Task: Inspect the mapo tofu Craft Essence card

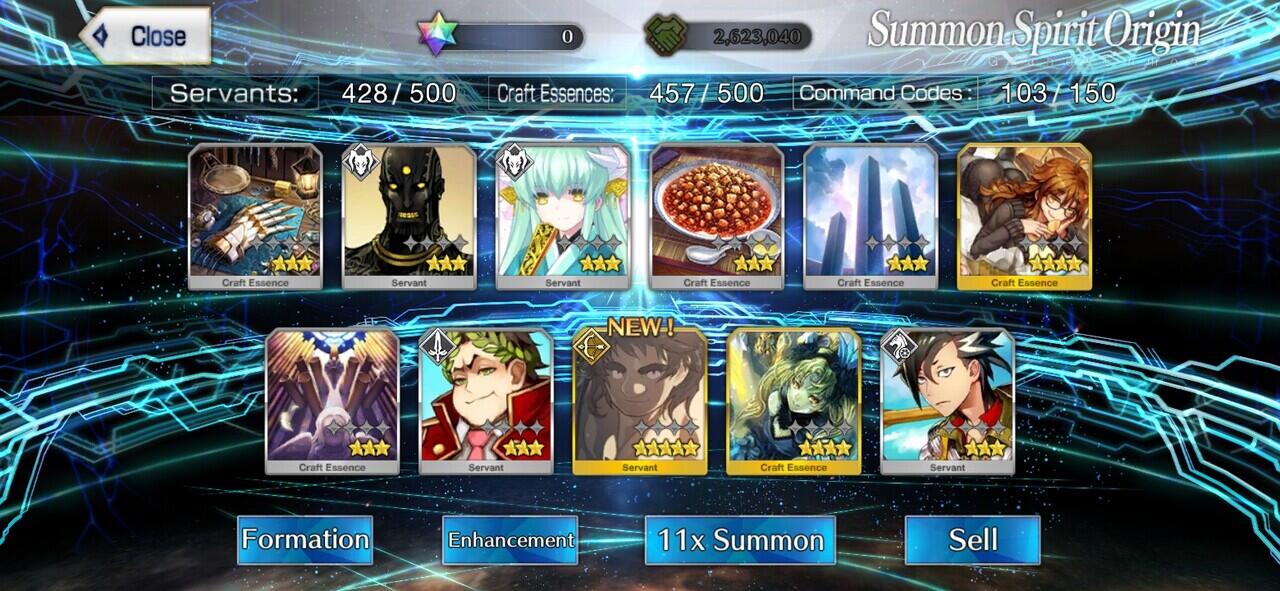Action: pyautogui.click(x=717, y=215)
